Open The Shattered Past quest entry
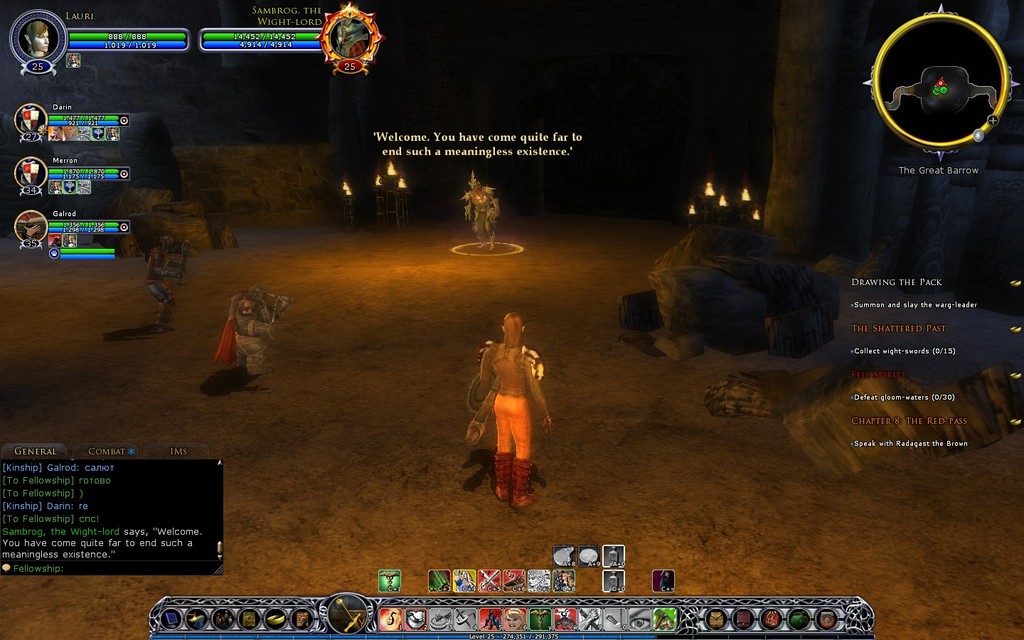Screen dimensions: 1024x640 point(899,328)
